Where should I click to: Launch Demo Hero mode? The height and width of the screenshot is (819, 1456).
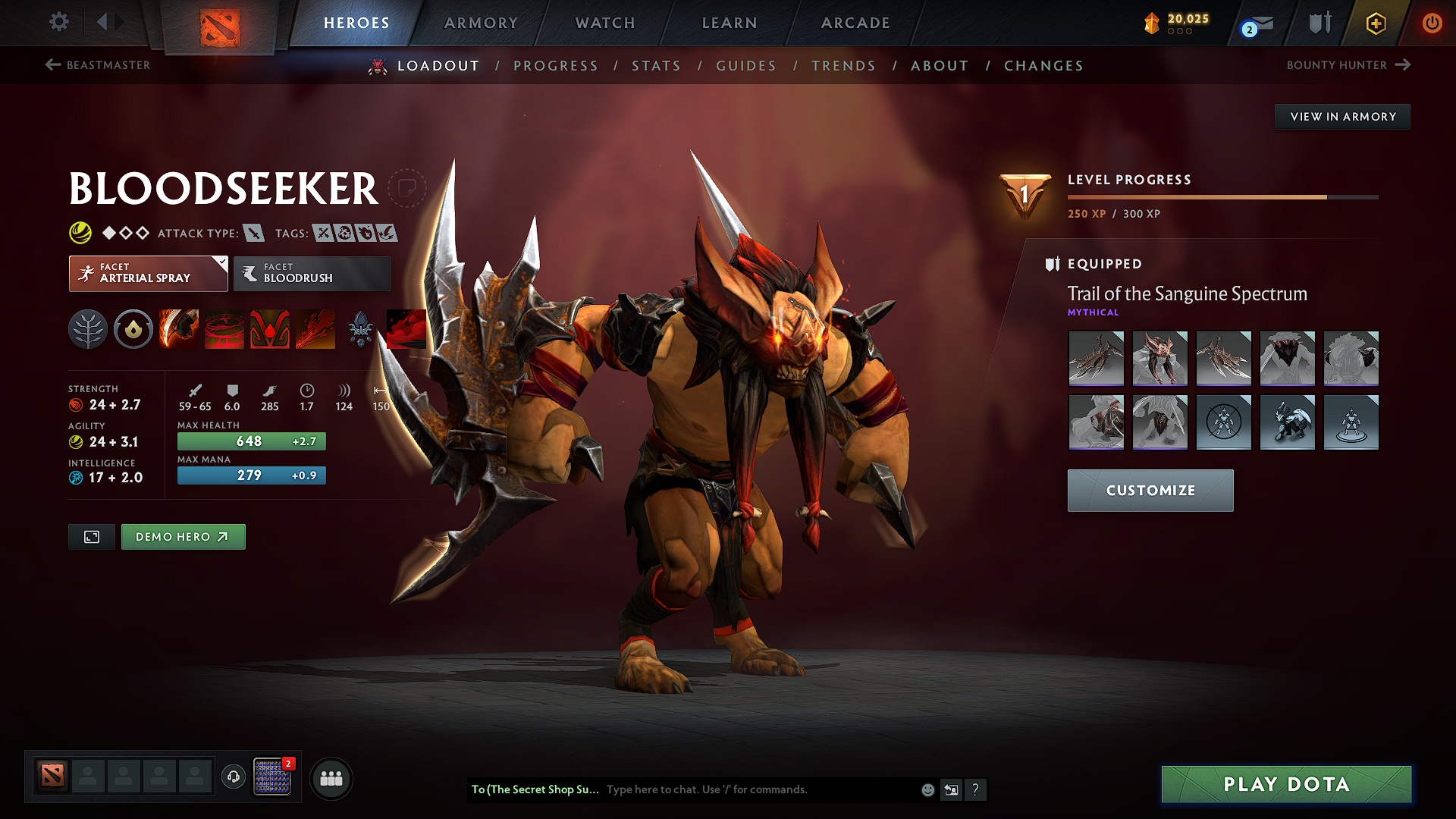183,537
